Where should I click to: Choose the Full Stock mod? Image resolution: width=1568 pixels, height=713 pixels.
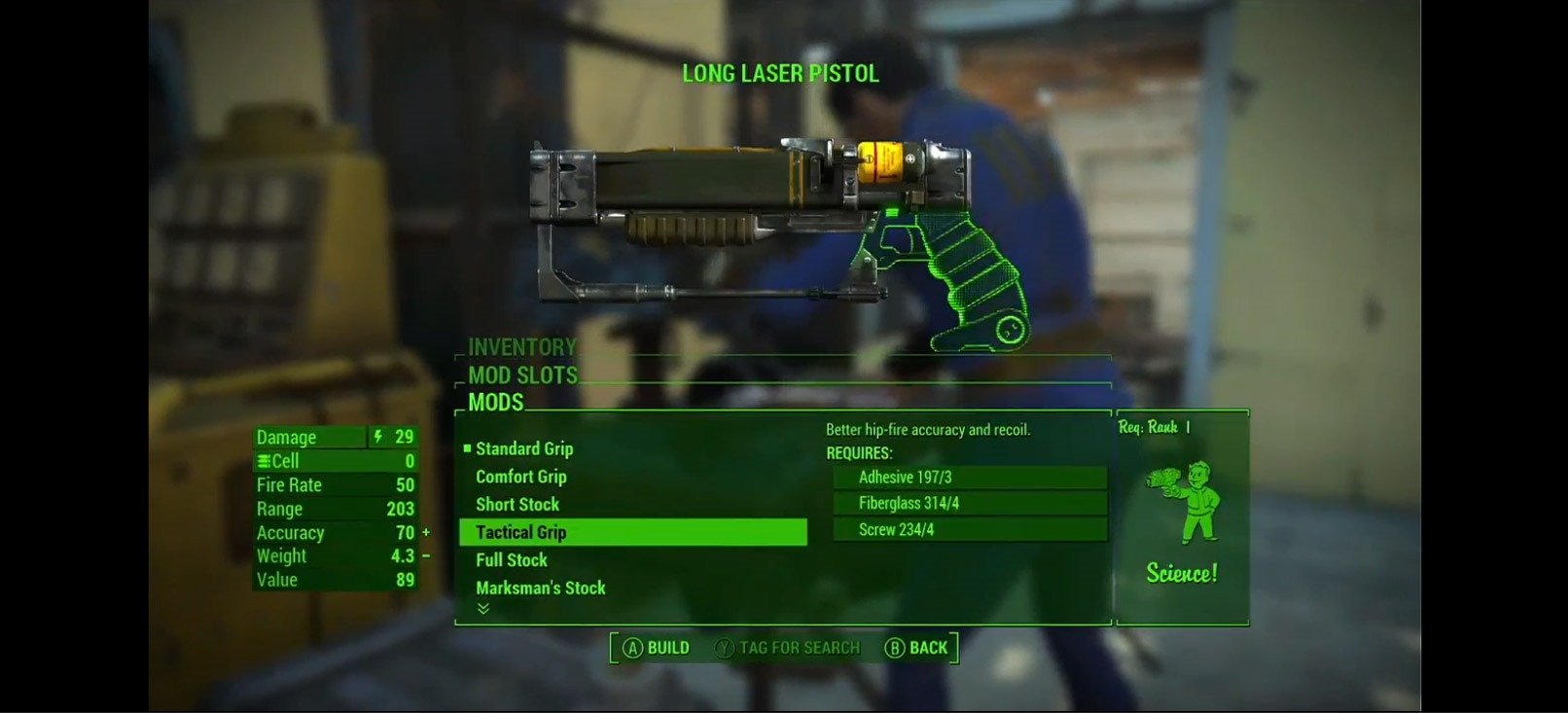[512, 559]
